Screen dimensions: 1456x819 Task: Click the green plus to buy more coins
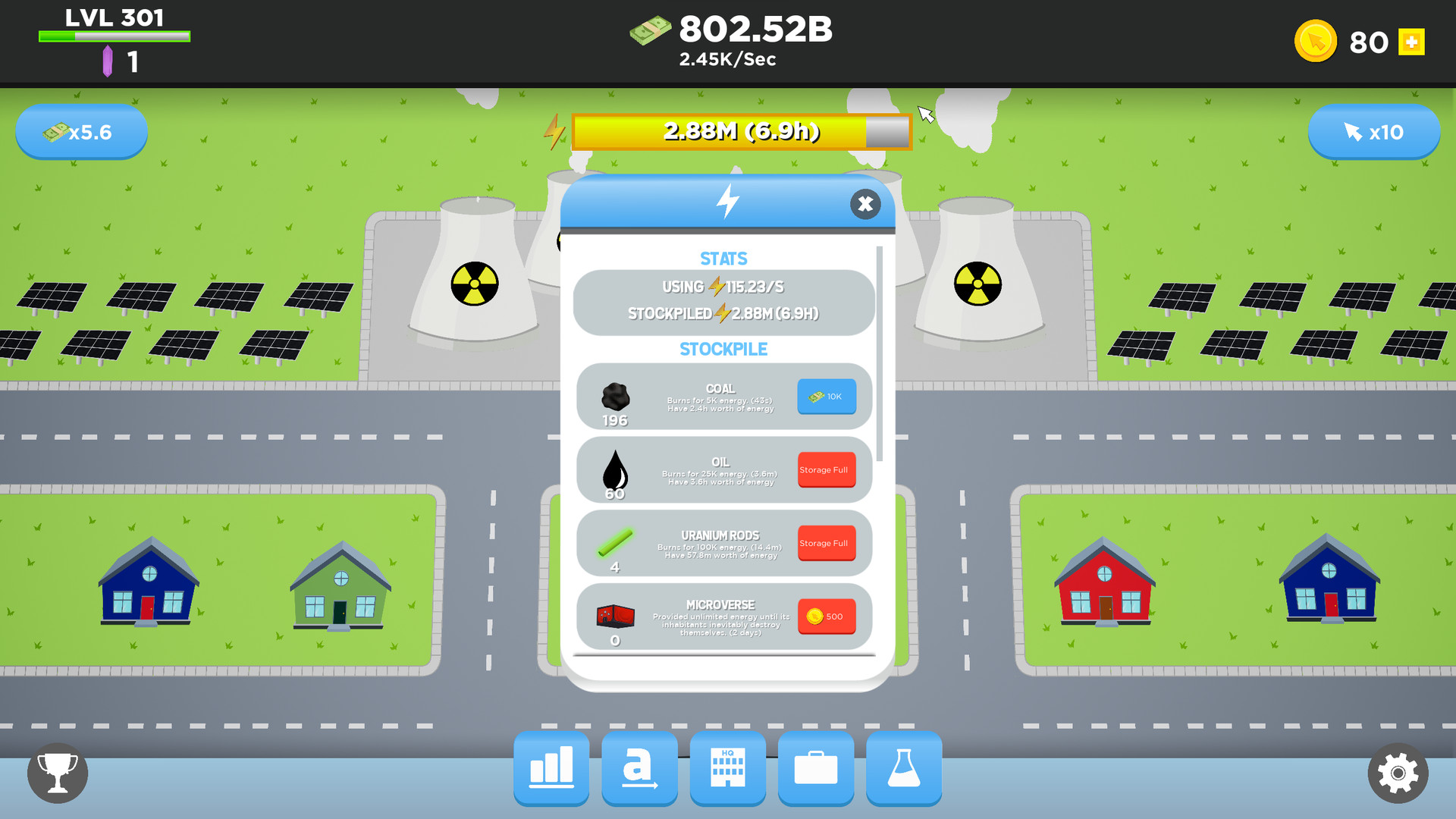(x=1411, y=42)
